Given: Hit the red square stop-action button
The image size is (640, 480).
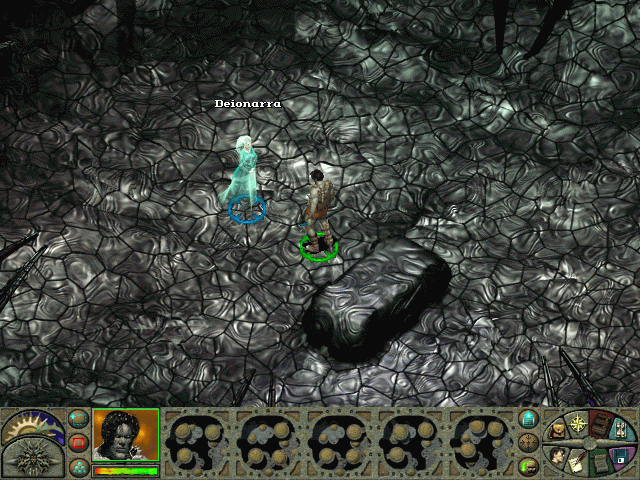Looking at the screenshot, I should [79, 443].
